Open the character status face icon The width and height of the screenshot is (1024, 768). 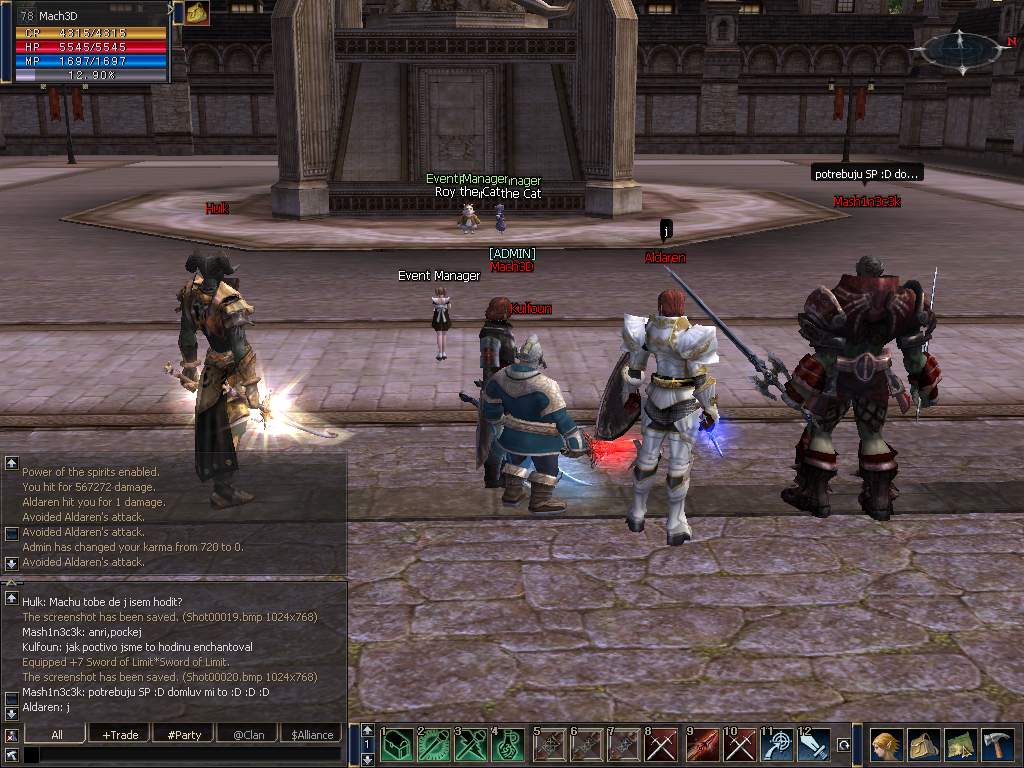pos(885,745)
